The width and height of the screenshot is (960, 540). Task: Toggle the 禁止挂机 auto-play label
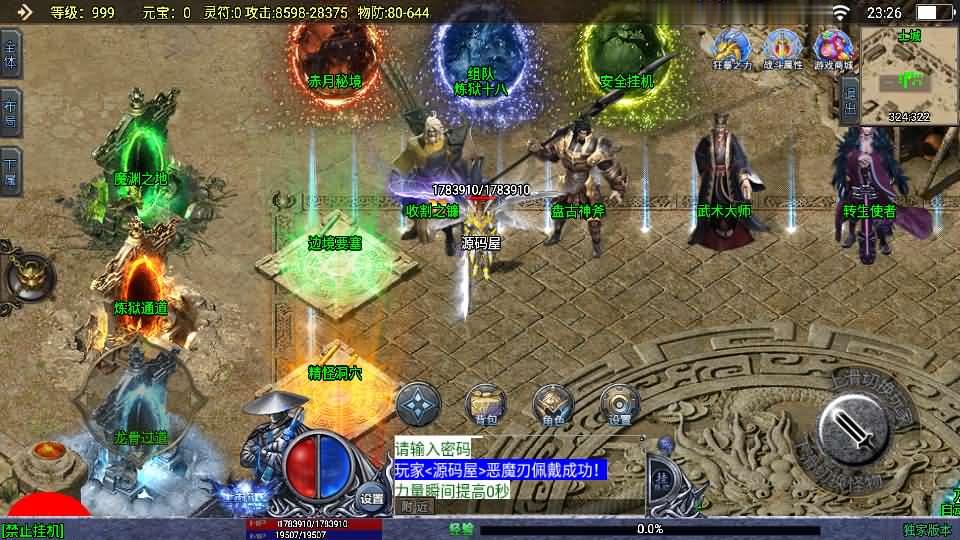click(32, 530)
